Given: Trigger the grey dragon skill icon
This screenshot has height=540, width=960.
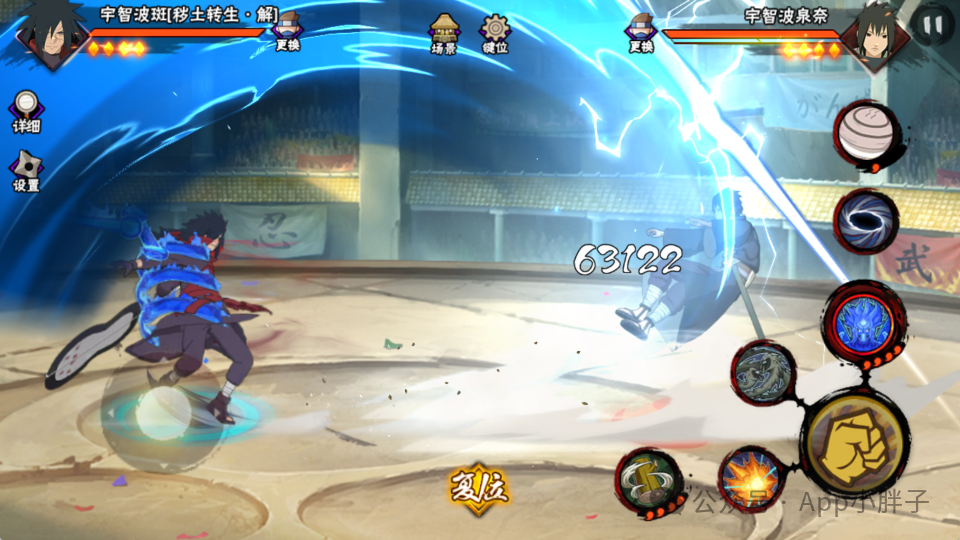Looking at the screenshot, I should click(x=763, y=373).
